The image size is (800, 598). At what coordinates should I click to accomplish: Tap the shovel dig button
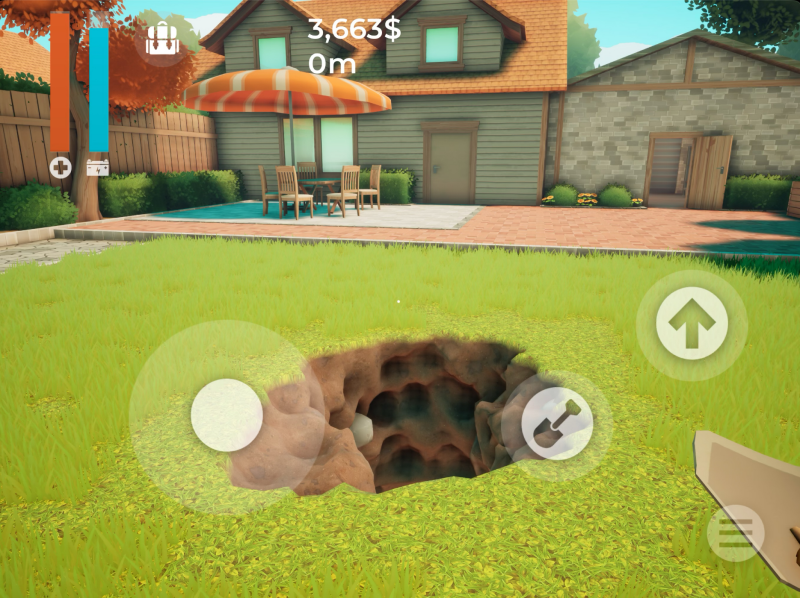[x=557, y=423]
